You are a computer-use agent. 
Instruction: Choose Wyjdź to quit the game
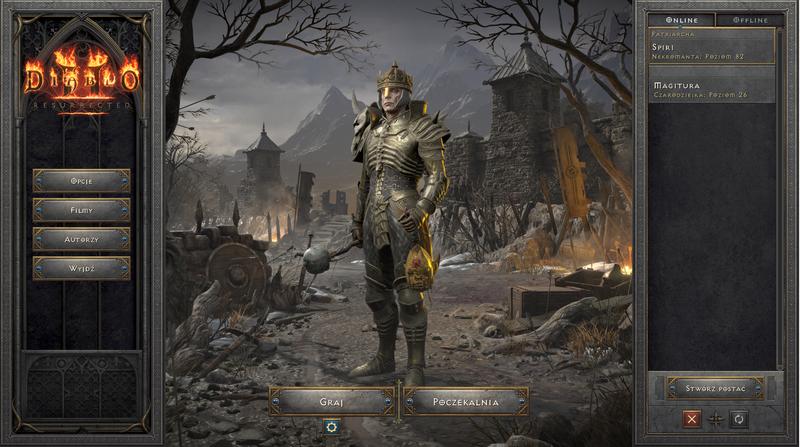81,268
